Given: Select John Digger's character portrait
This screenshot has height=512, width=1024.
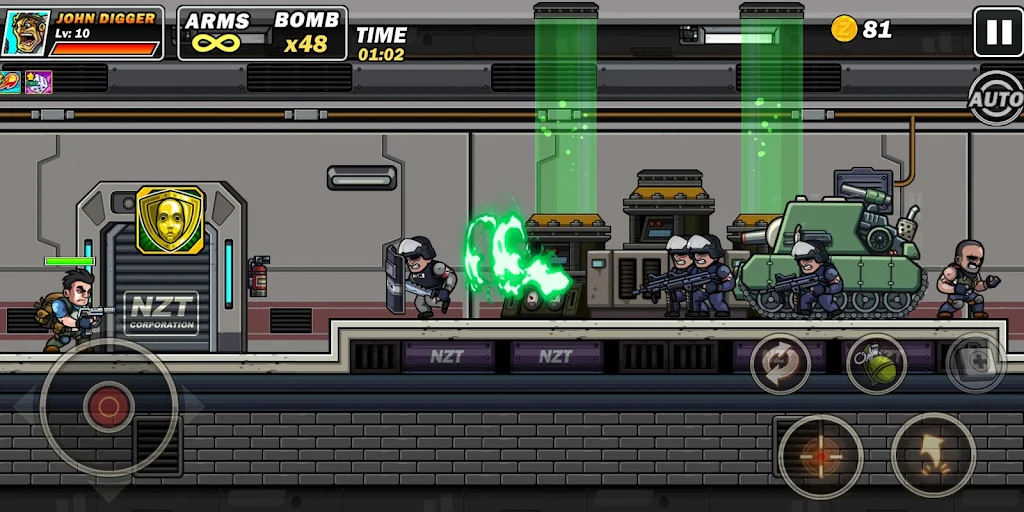Looking at the screenshot, I should 24,33.
